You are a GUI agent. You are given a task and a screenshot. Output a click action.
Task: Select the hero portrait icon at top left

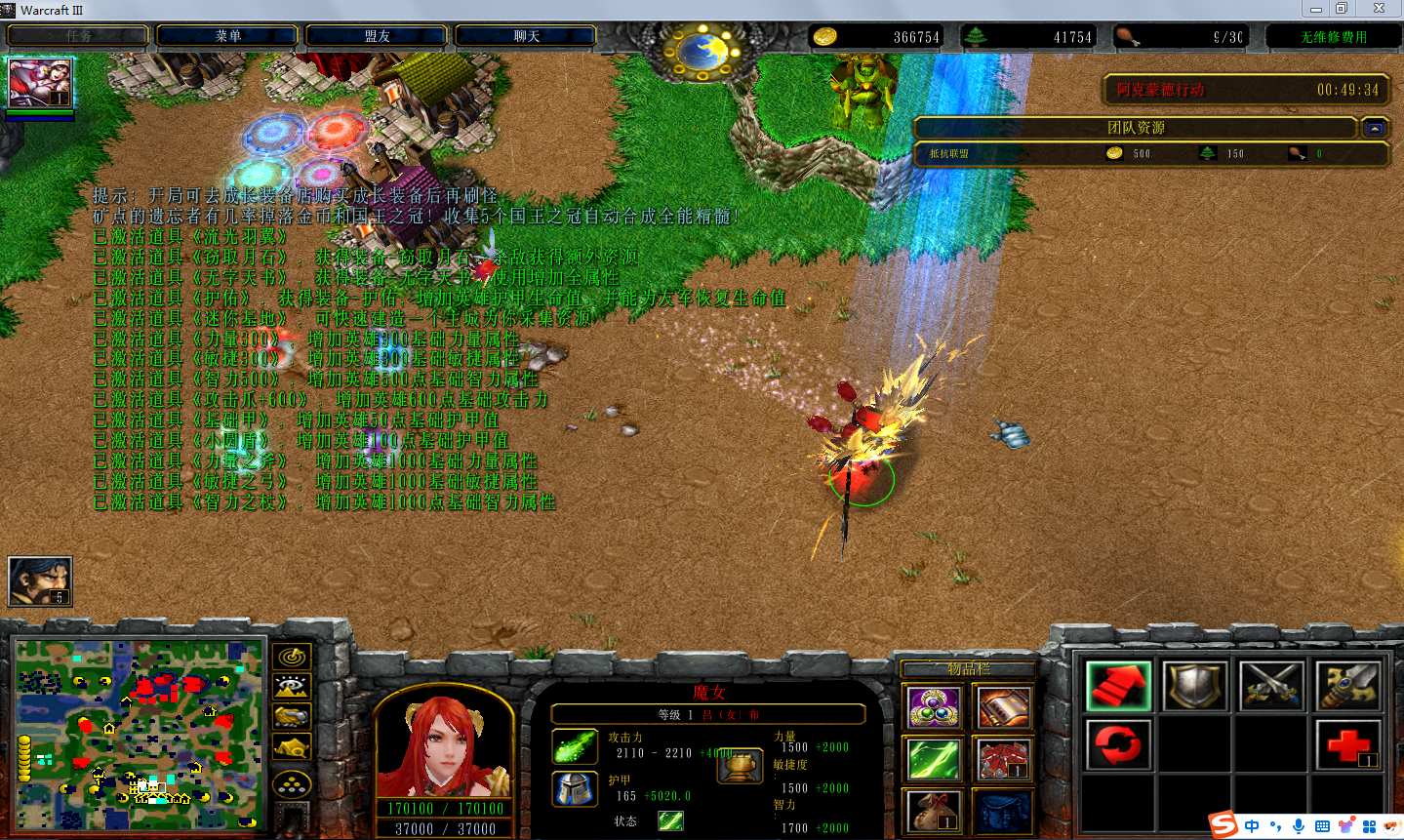39,82
